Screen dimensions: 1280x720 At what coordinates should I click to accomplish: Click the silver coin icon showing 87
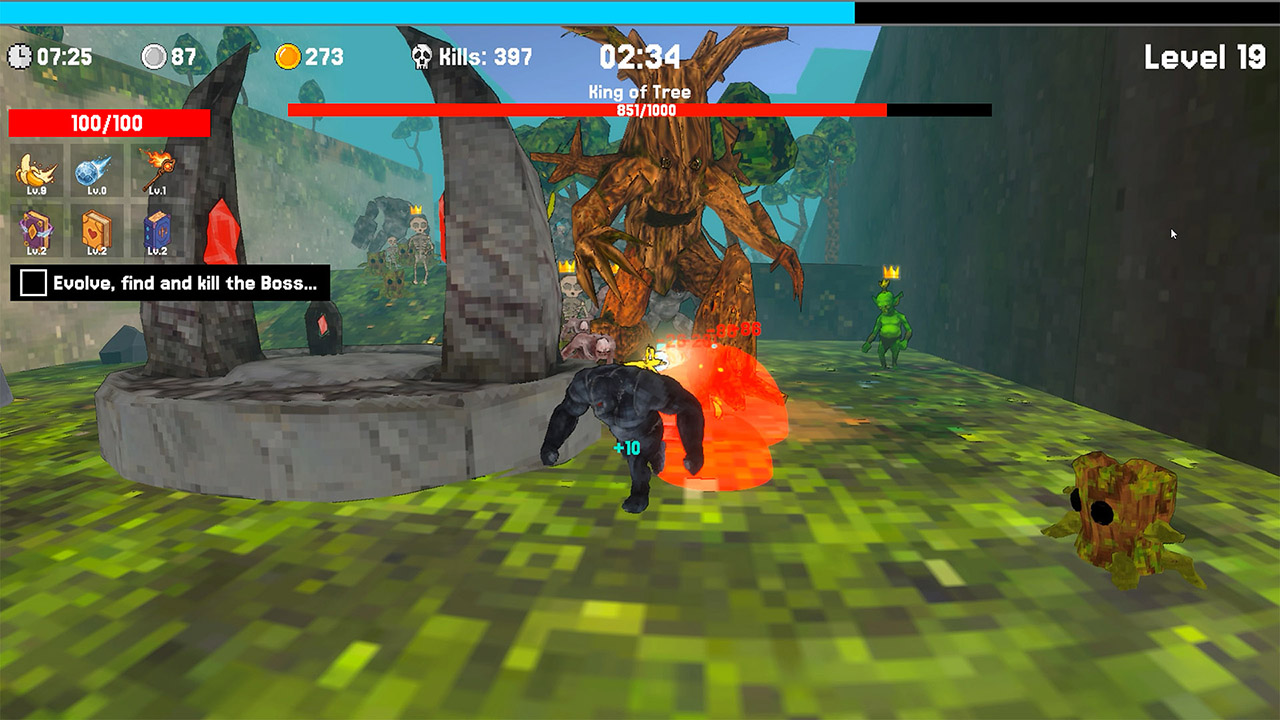[x=157, y=57]
